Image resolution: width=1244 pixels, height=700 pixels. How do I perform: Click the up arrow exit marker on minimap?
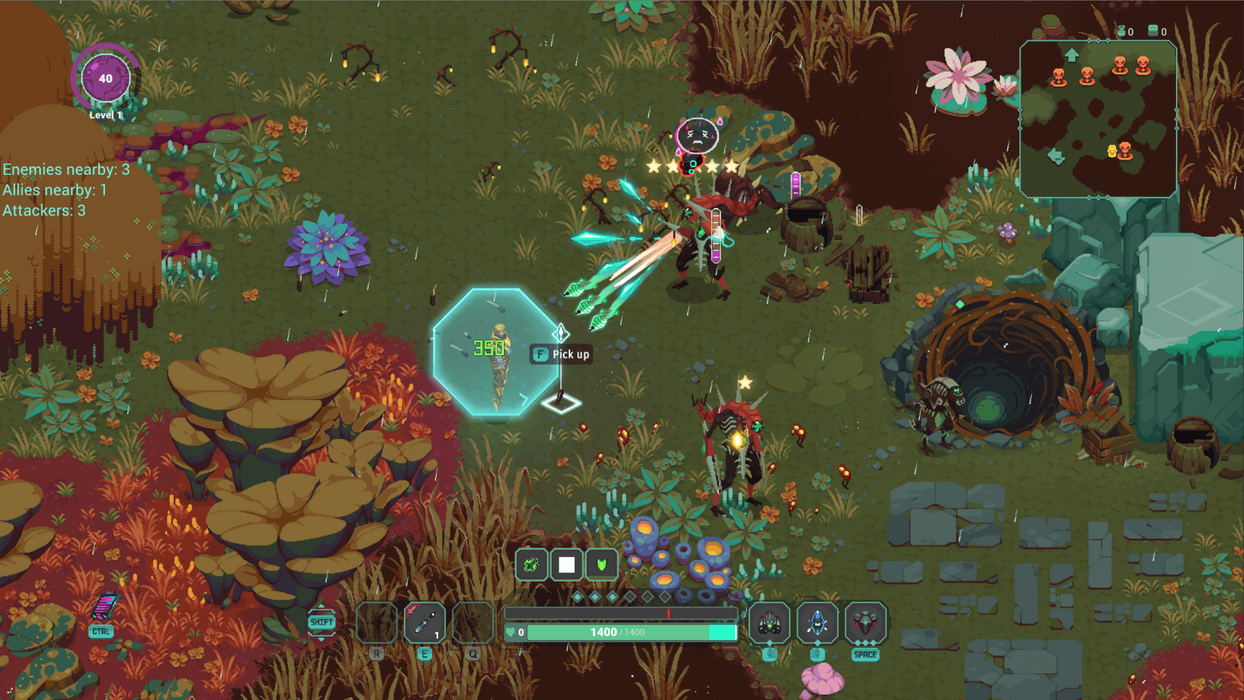tap(1071, 55)
